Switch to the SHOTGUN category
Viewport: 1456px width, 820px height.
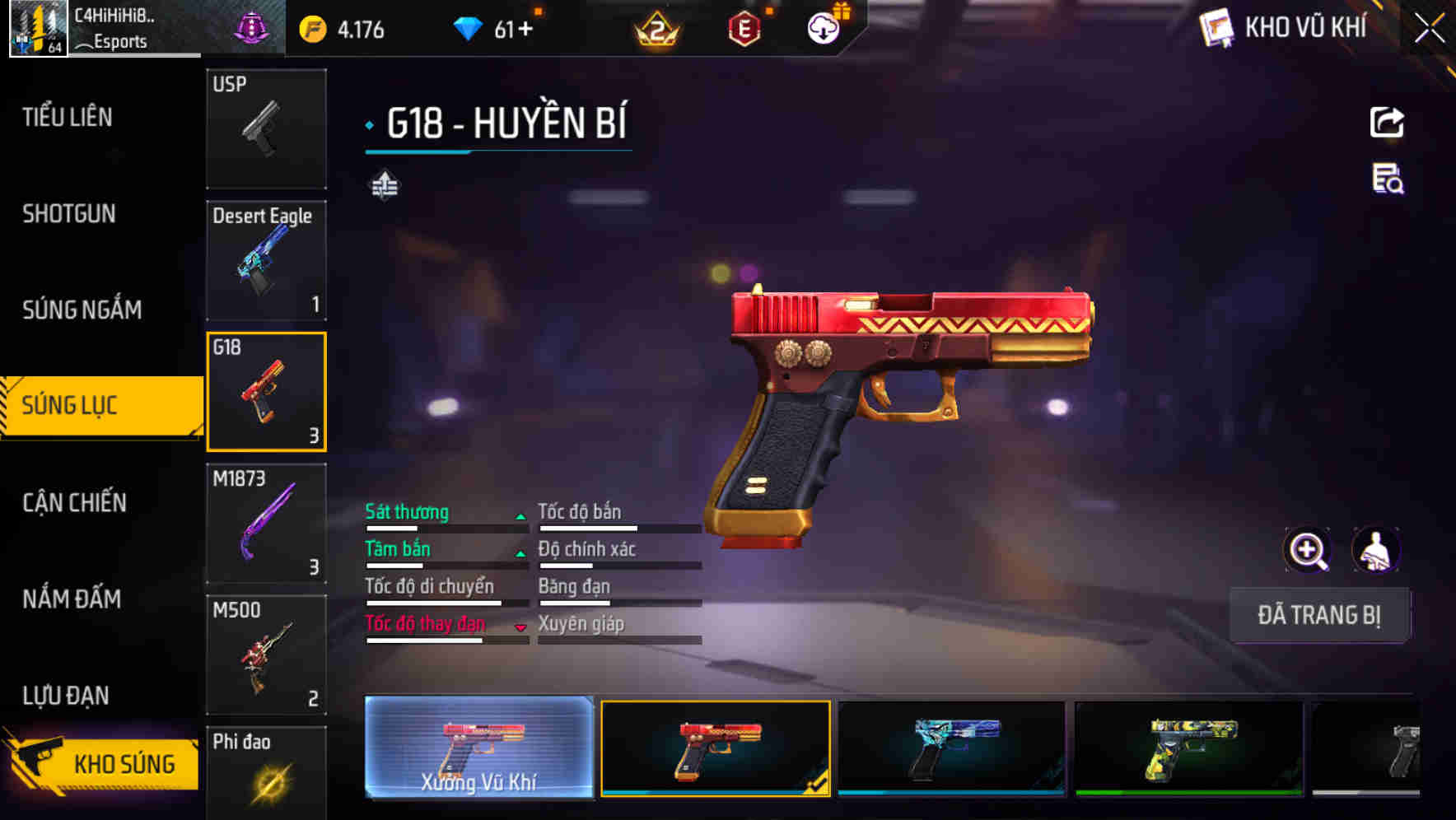69,214
